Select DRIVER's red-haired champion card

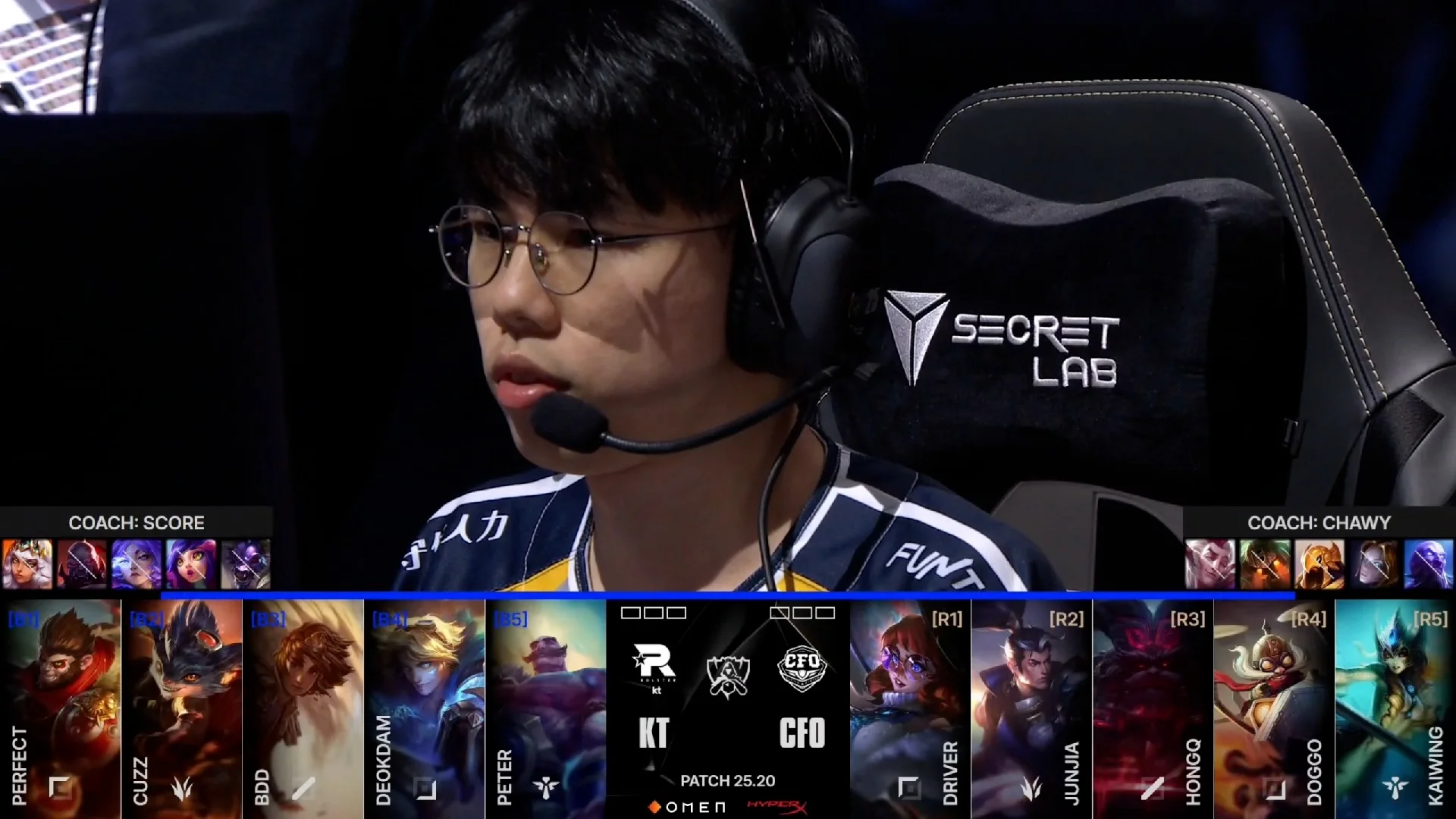(x=910, y=705)
